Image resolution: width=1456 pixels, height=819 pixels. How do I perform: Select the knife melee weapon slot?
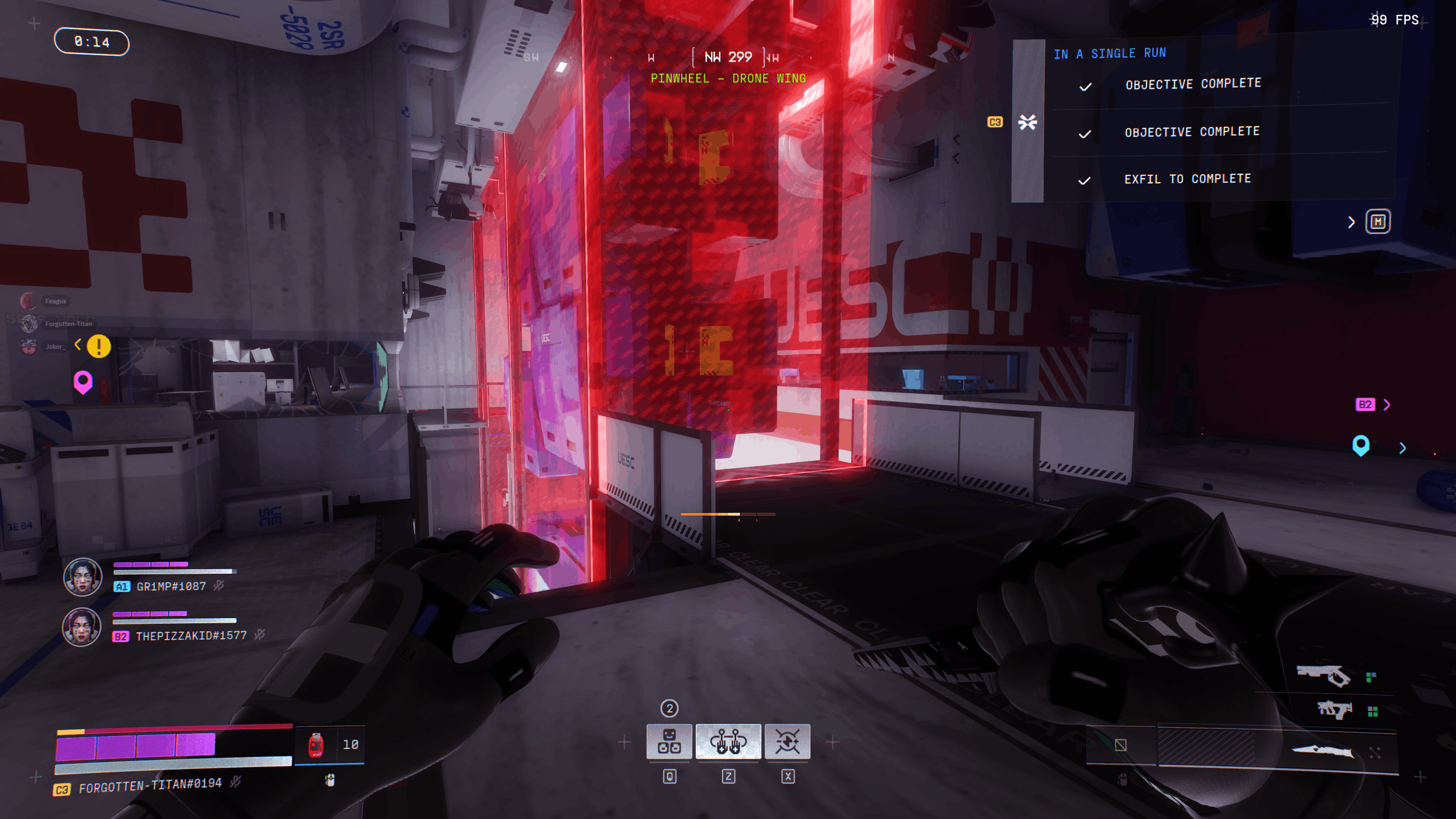coord(1323,751)
